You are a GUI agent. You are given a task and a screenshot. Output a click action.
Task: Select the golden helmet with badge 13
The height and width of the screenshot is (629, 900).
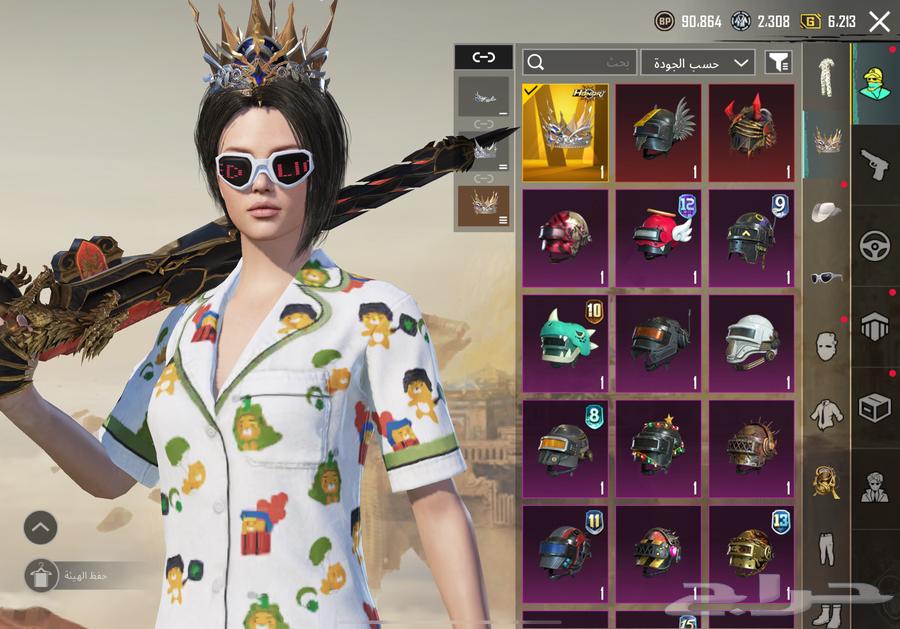(751, 553)
